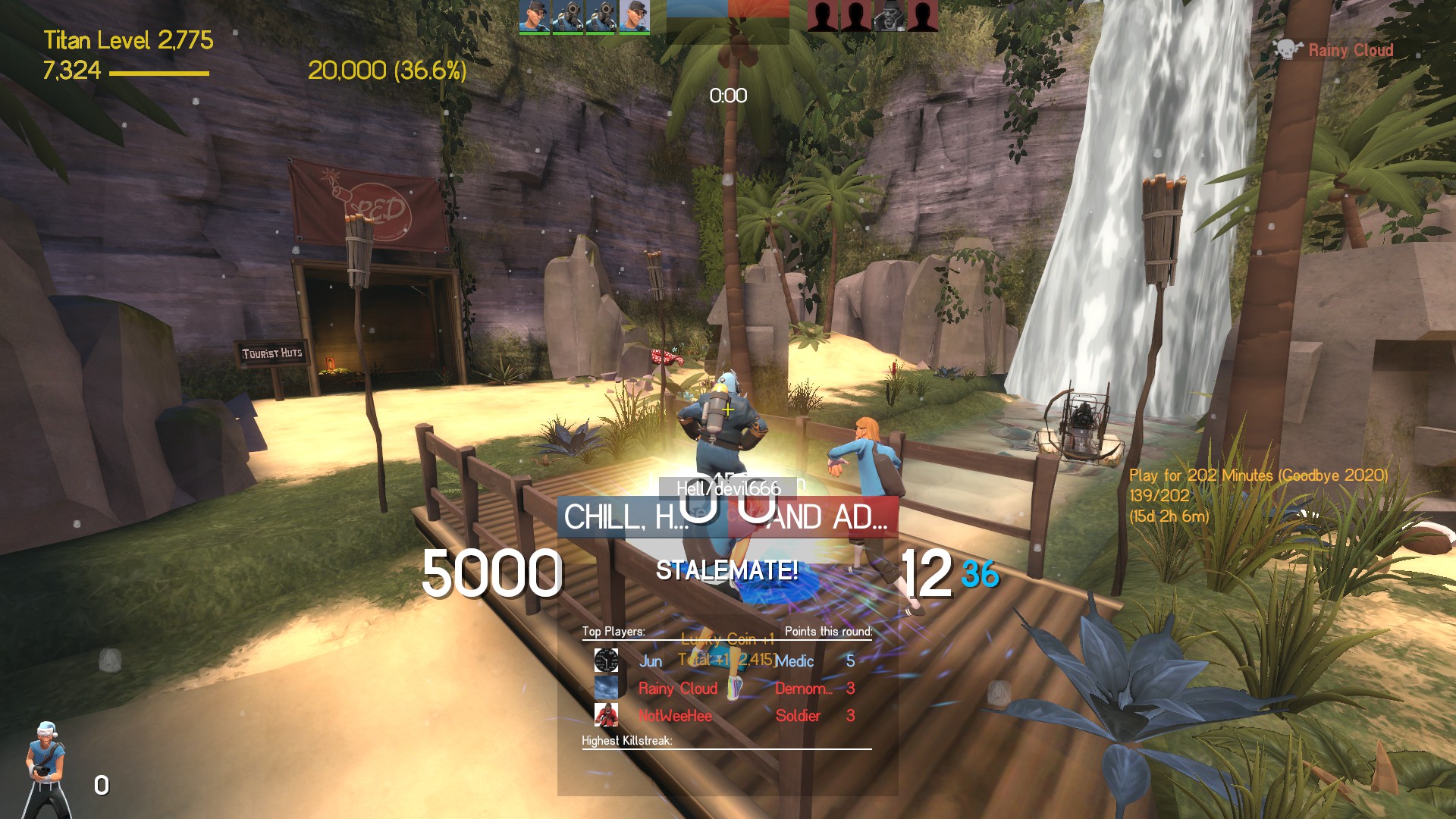Select Rainy Cloud's row under Top Players
This screenshot has height=819, width=1456.
[x=677, y=689]
